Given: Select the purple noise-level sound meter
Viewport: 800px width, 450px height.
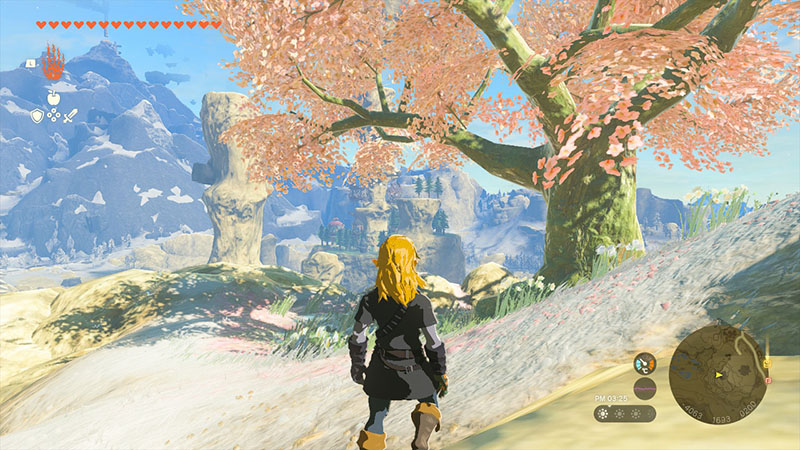Looking at the screenshot, I should [645, 388].
